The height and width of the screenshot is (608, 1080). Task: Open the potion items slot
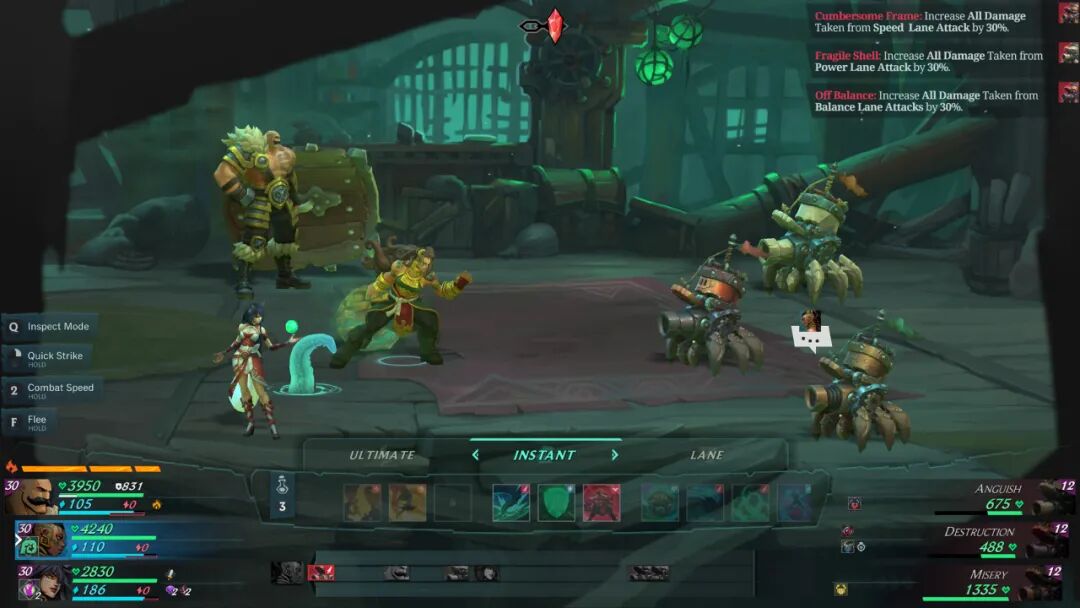coord(282,496)
